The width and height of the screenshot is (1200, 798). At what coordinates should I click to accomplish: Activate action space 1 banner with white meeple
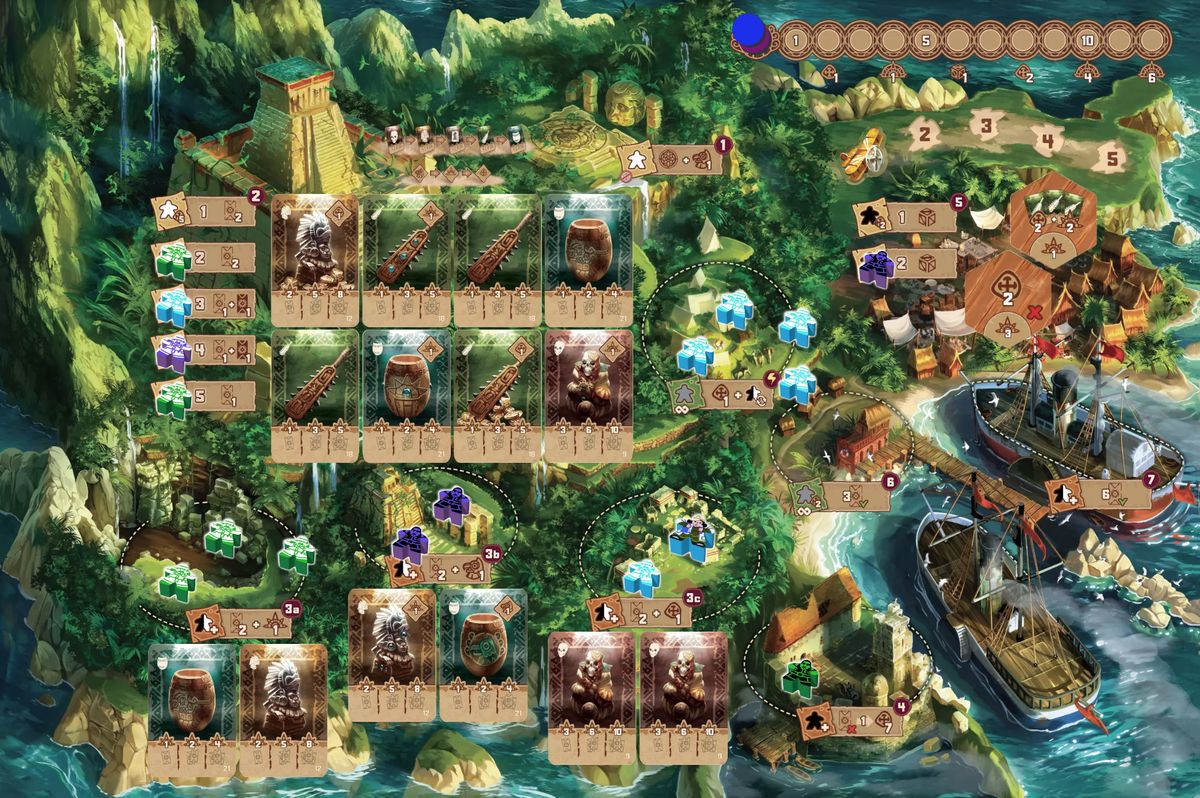pyautogui.click(x=670, y=158)
